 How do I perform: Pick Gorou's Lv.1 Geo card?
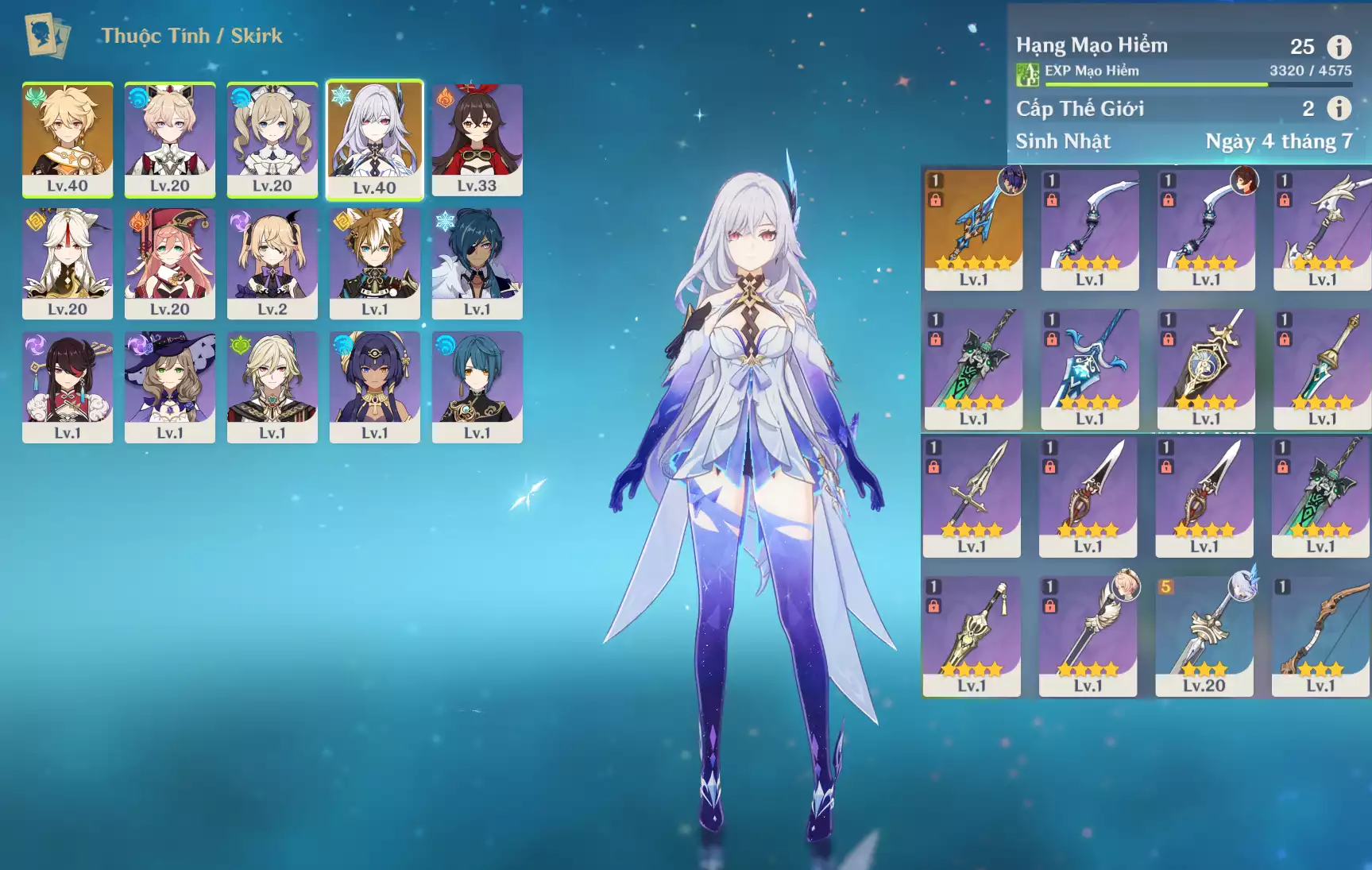[374, 264]
